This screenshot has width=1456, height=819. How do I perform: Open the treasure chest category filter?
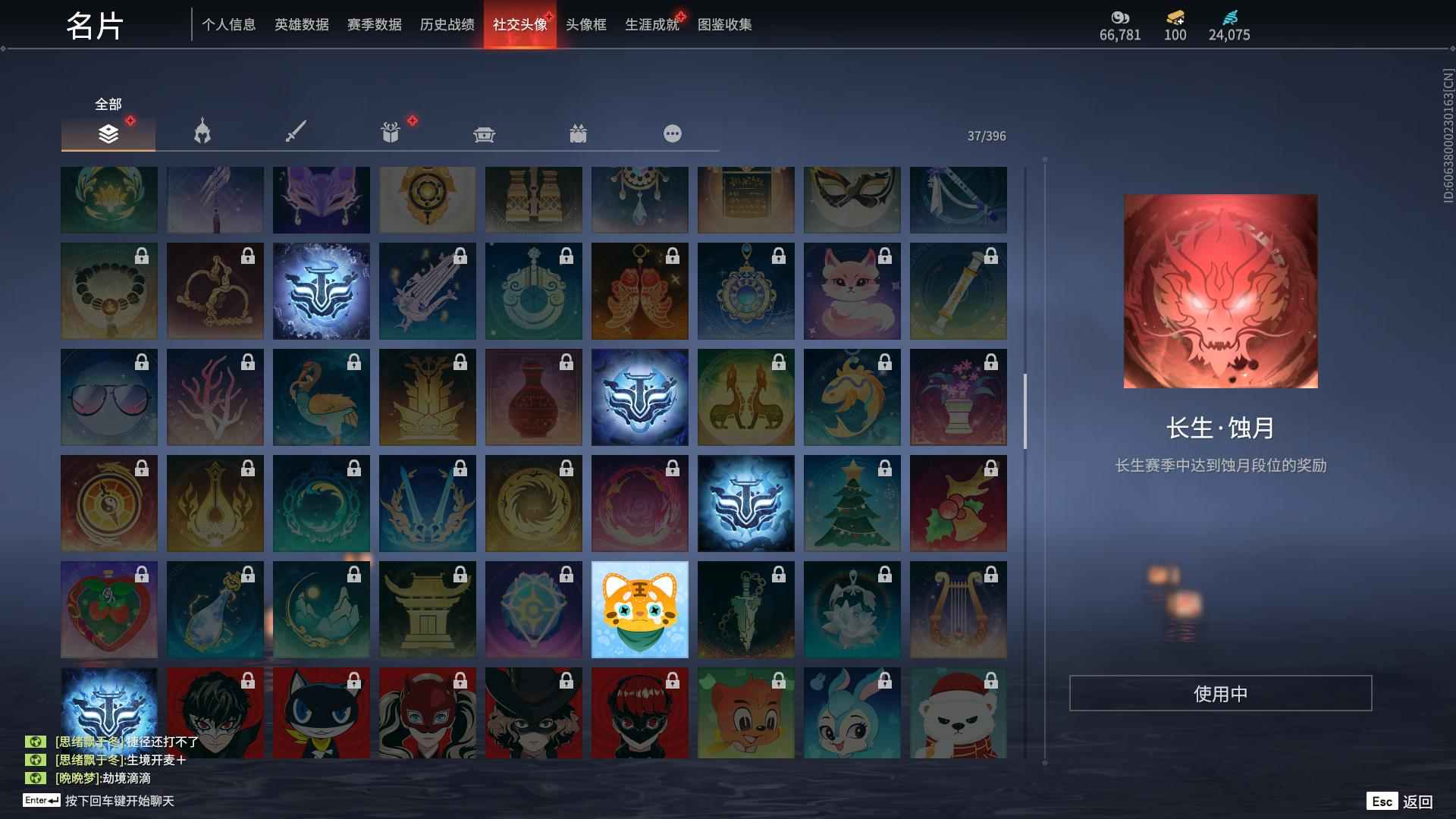[x=485, y=133]
